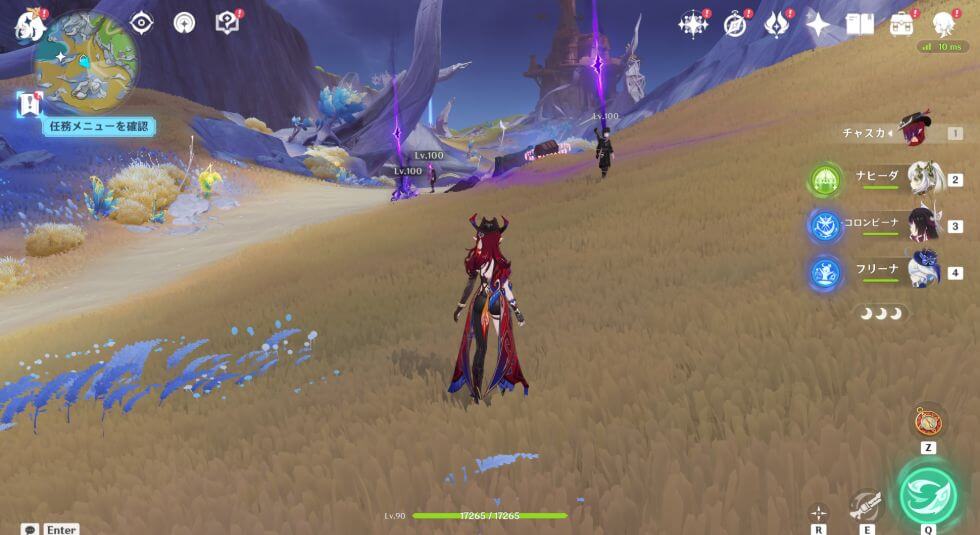
Task: Open the character head profile icon
Action: pos(943,25)
